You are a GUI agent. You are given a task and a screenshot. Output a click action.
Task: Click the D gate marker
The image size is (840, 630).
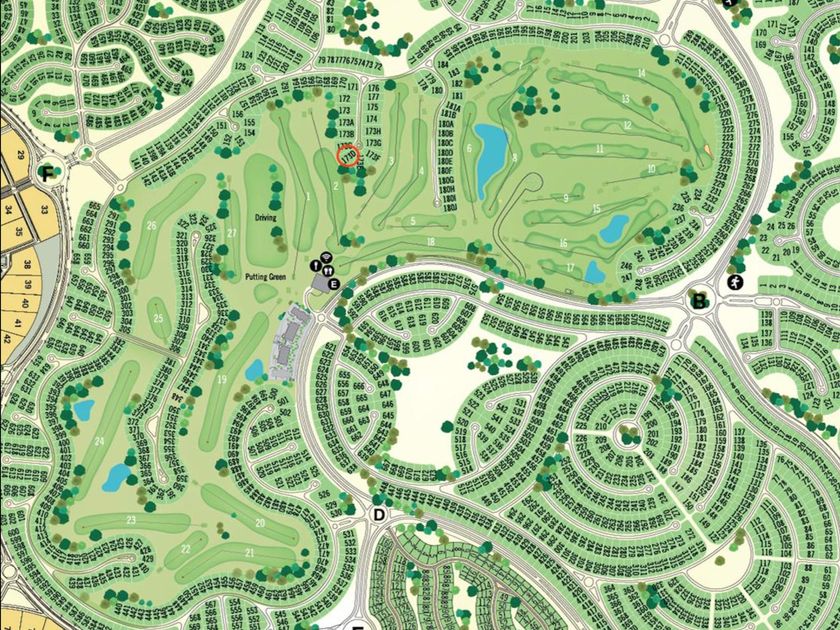tap(379, 515)
